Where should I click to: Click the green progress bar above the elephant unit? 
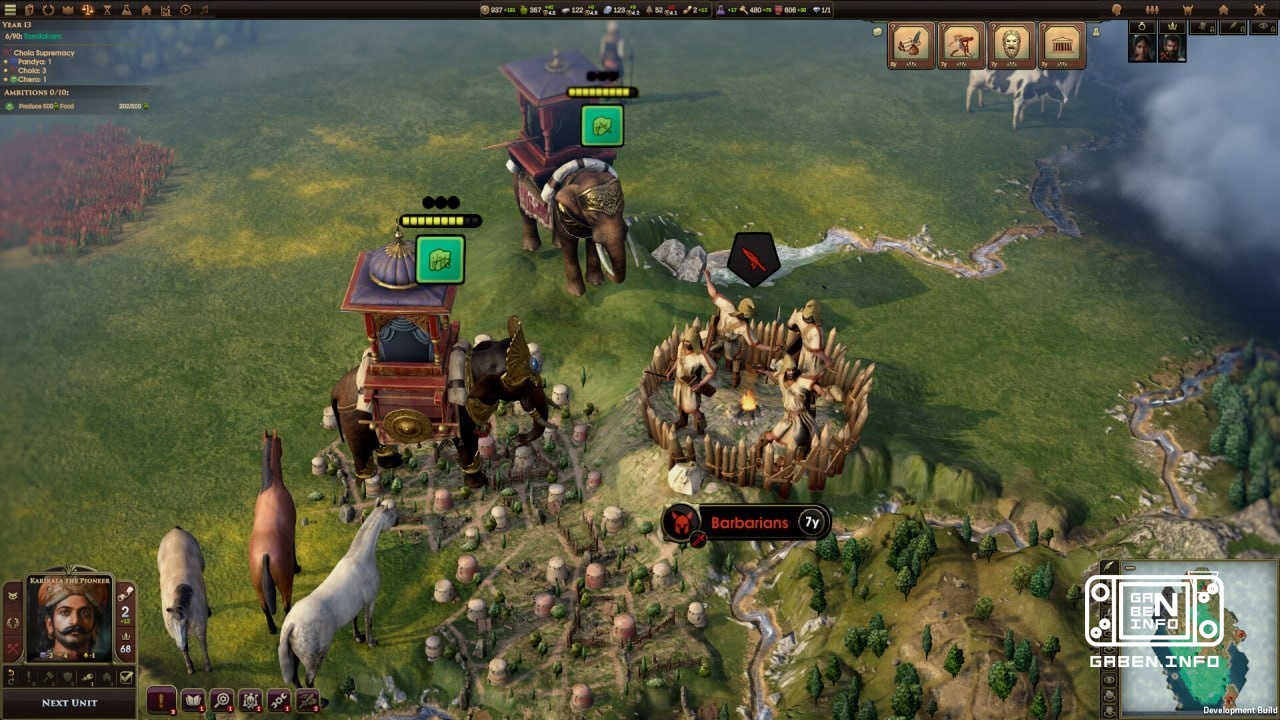pos(601,91)
